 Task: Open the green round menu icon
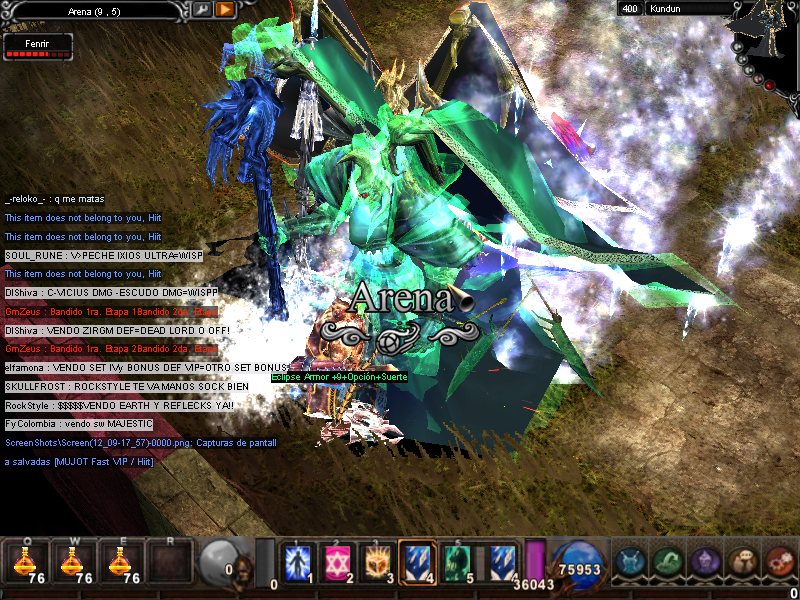coord(668,562)
